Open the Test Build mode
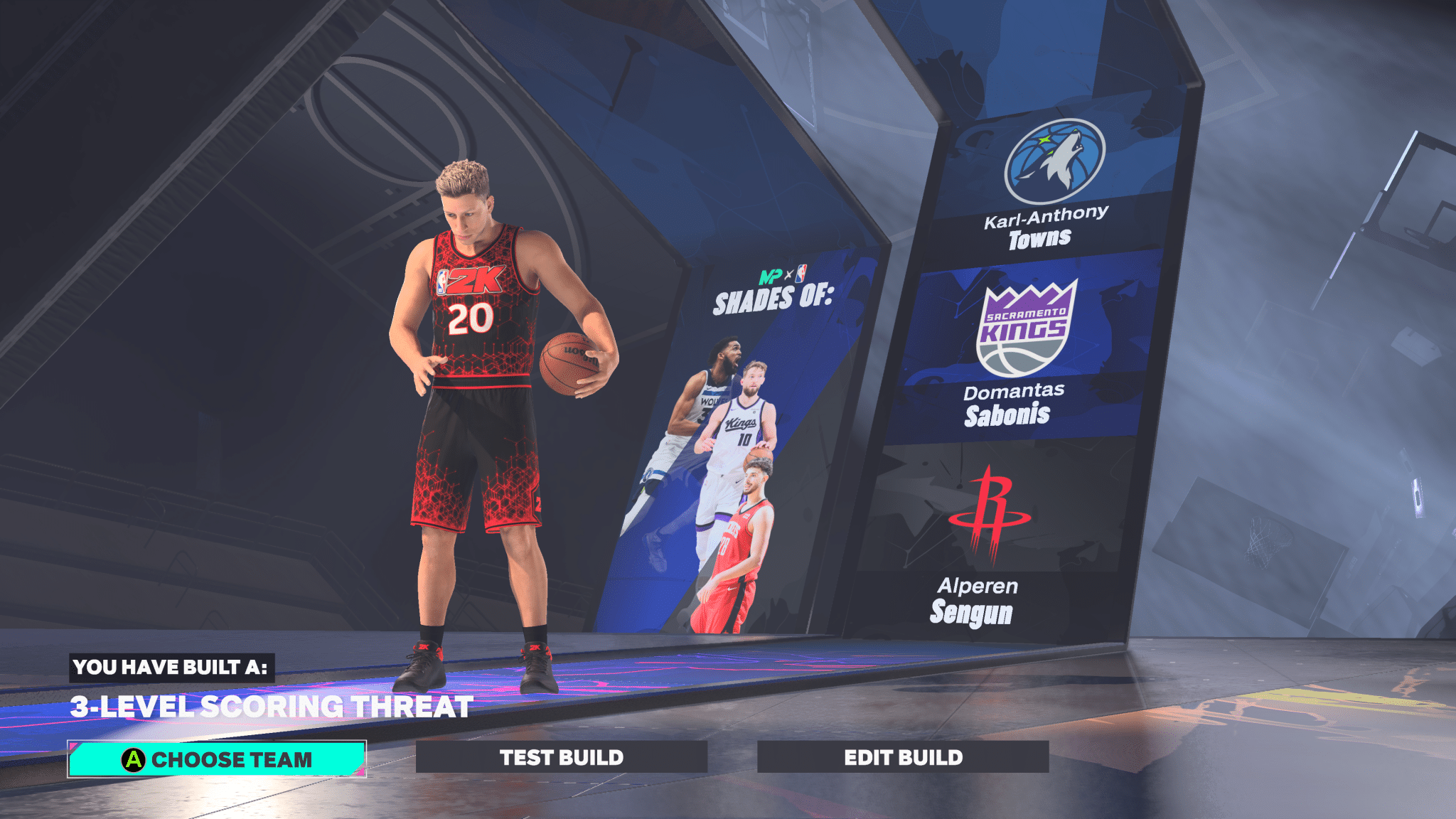This screenshot has width=1456, height=819. [562, 757]
